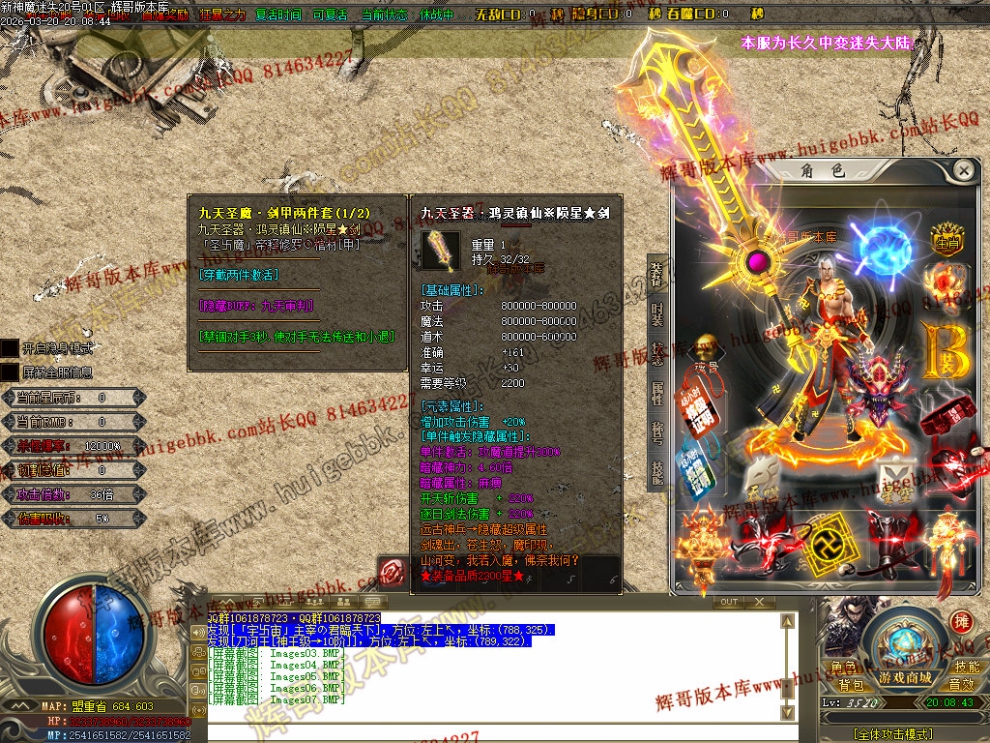Click the red 摊 stall button

[x=961, y=621]
